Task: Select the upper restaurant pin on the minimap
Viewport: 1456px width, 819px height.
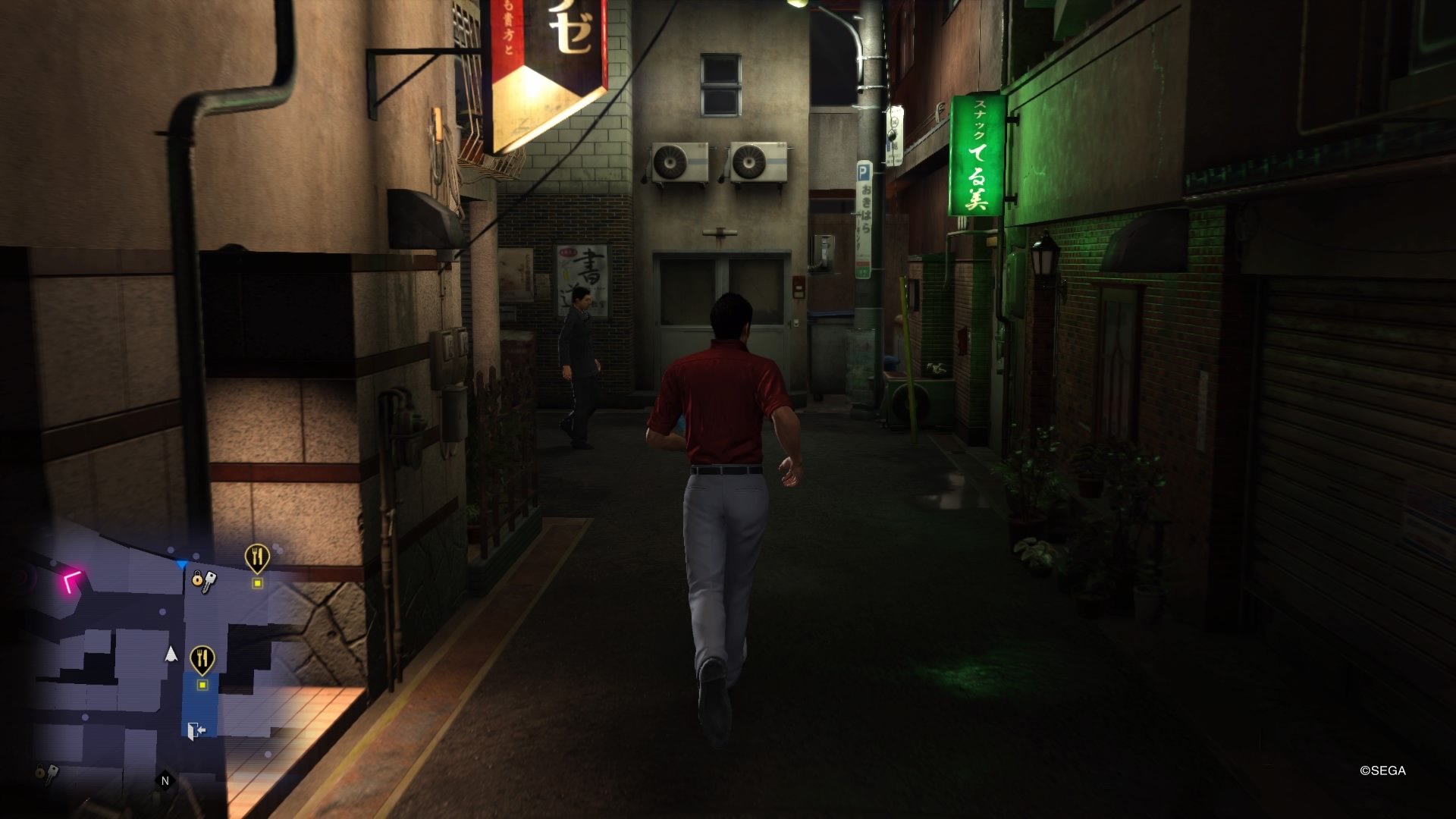Action: (x=258, y=556)
